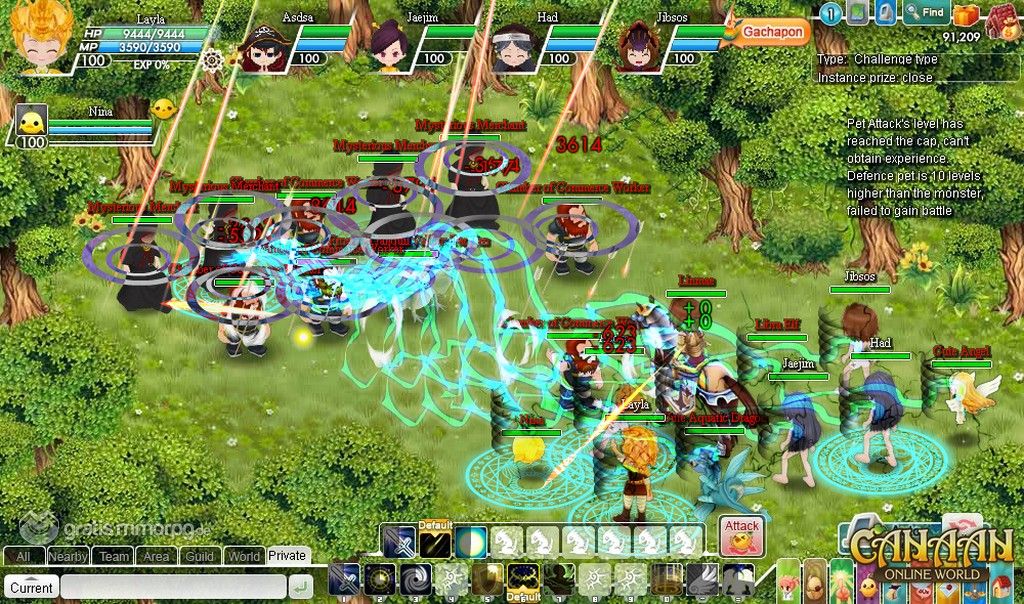The width and height of the screenshot is (1024, 604).
Task: Switch to the Nearby chat tab
Action: (68, 557)
